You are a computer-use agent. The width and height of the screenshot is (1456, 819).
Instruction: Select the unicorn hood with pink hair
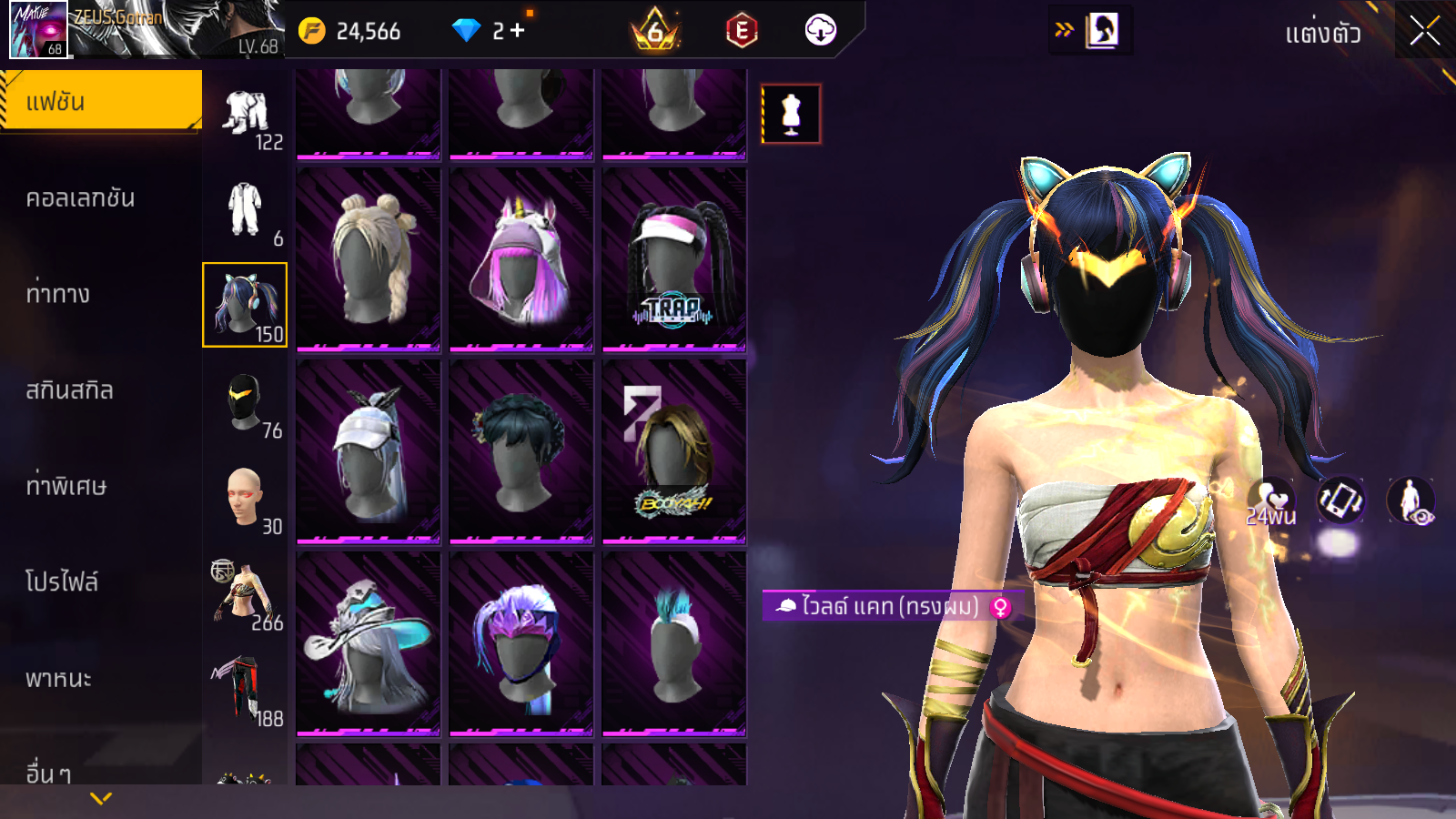[521, 258]
